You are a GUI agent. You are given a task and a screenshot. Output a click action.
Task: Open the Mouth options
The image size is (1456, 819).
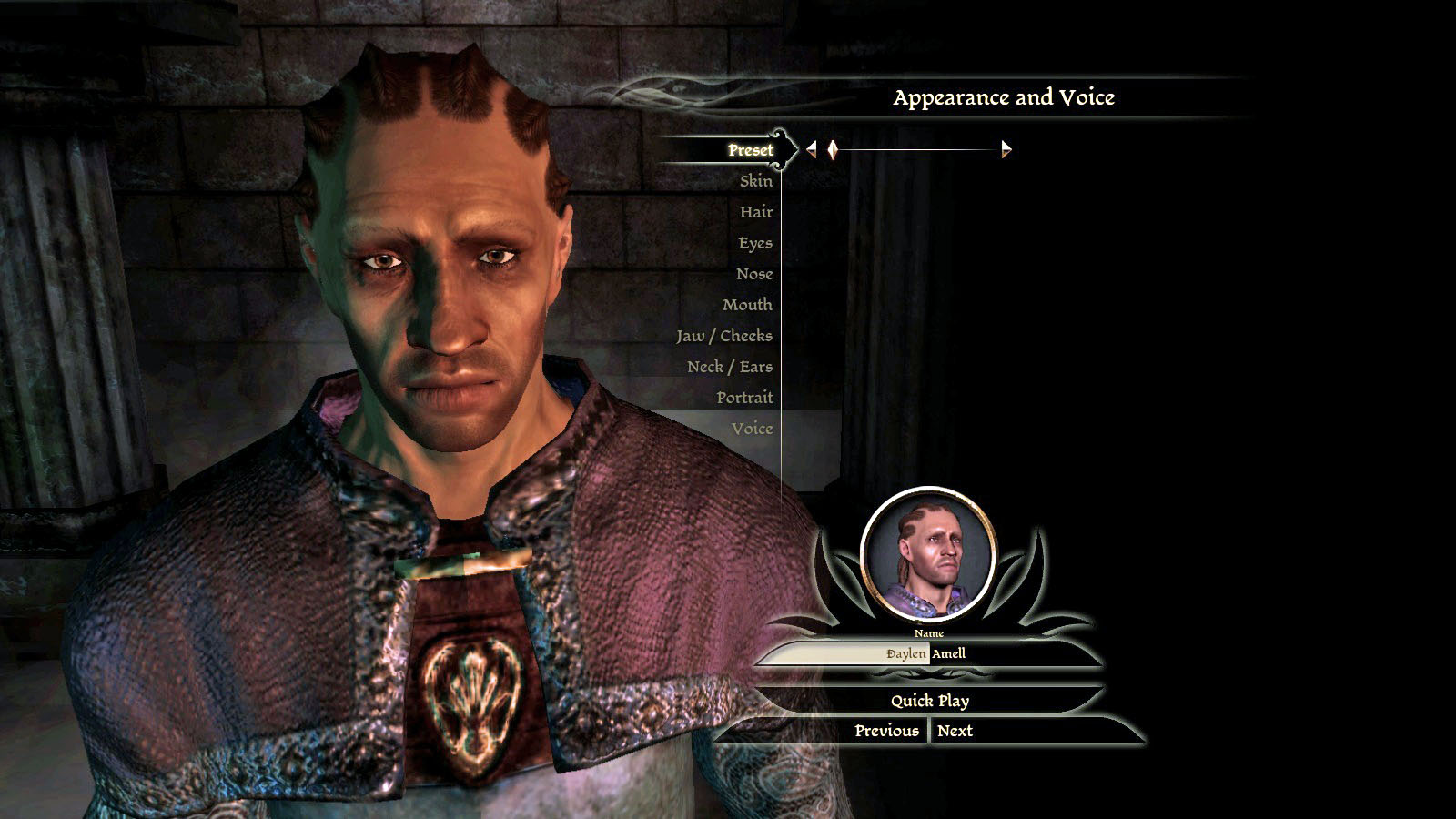point(747,305)
